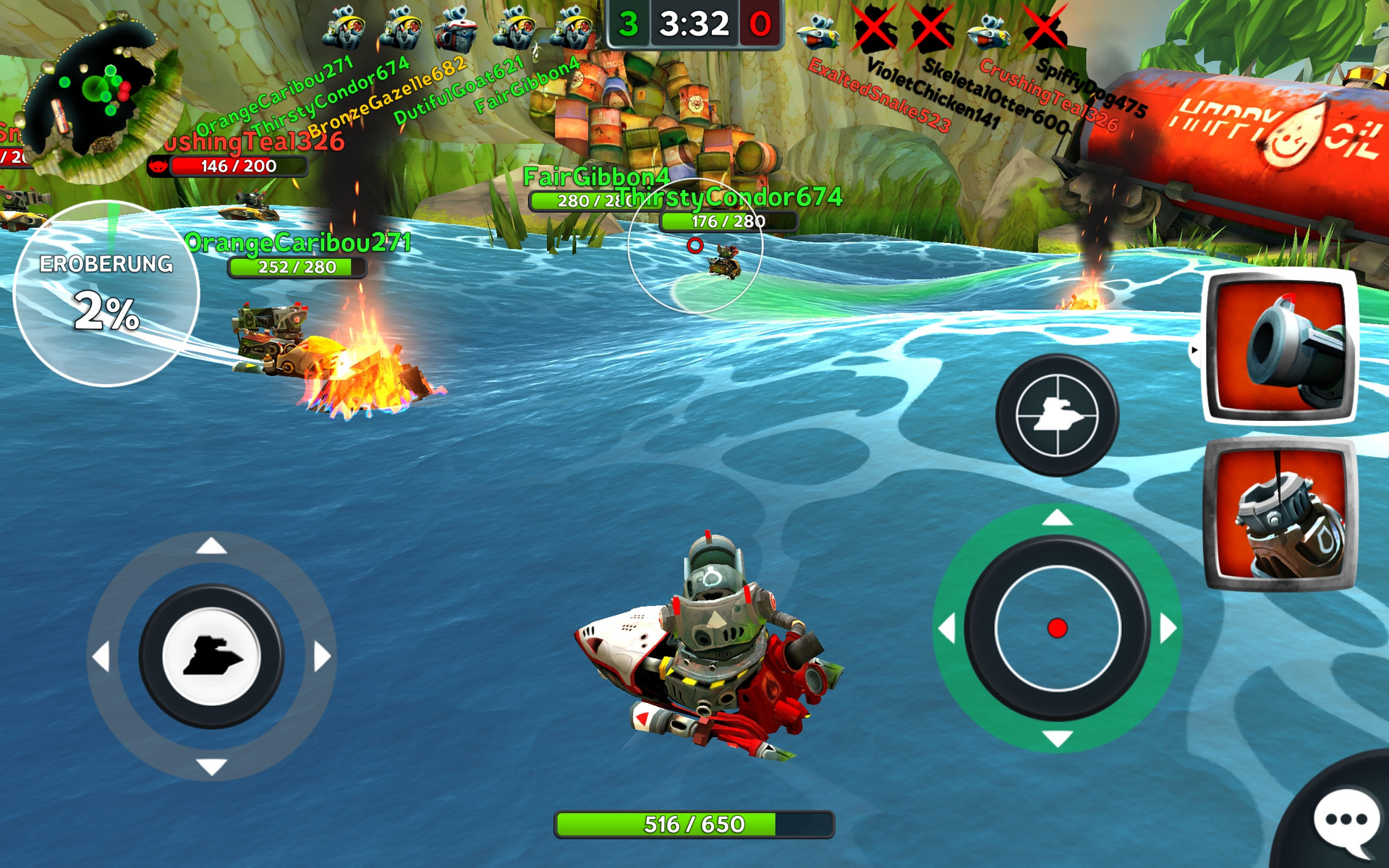
Task: Steer with the joystick's left arrow
Action: (102, 657)
